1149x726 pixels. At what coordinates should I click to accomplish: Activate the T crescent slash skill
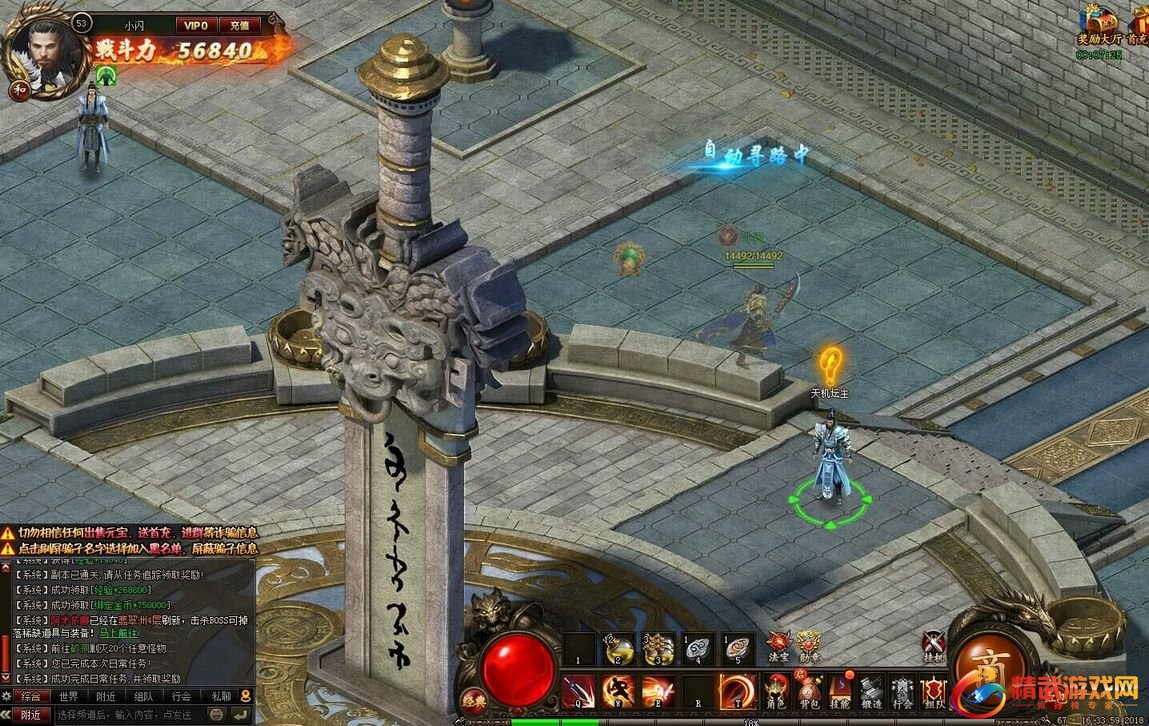point(738,691)
